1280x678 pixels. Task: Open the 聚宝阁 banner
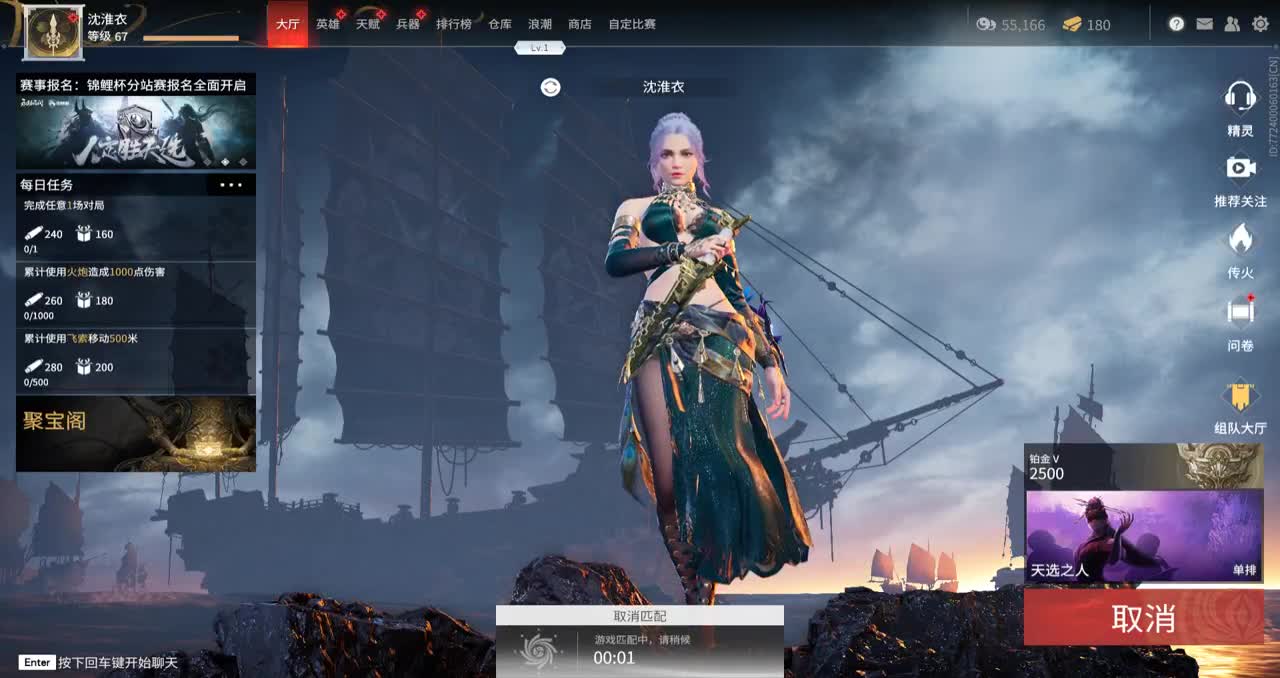[x=136, y=433]
